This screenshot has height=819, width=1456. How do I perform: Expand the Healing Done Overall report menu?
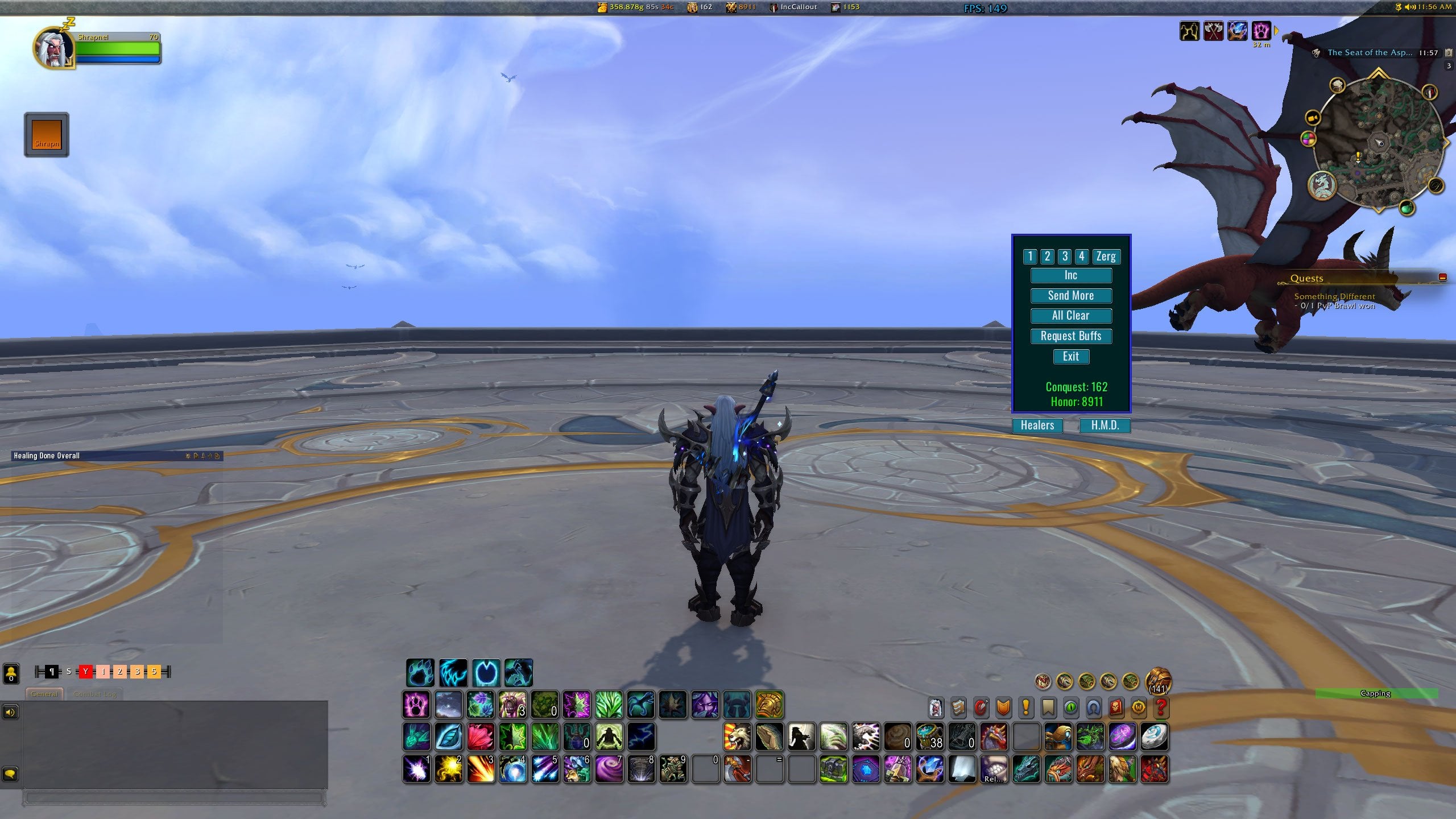[x=217, y=456]
